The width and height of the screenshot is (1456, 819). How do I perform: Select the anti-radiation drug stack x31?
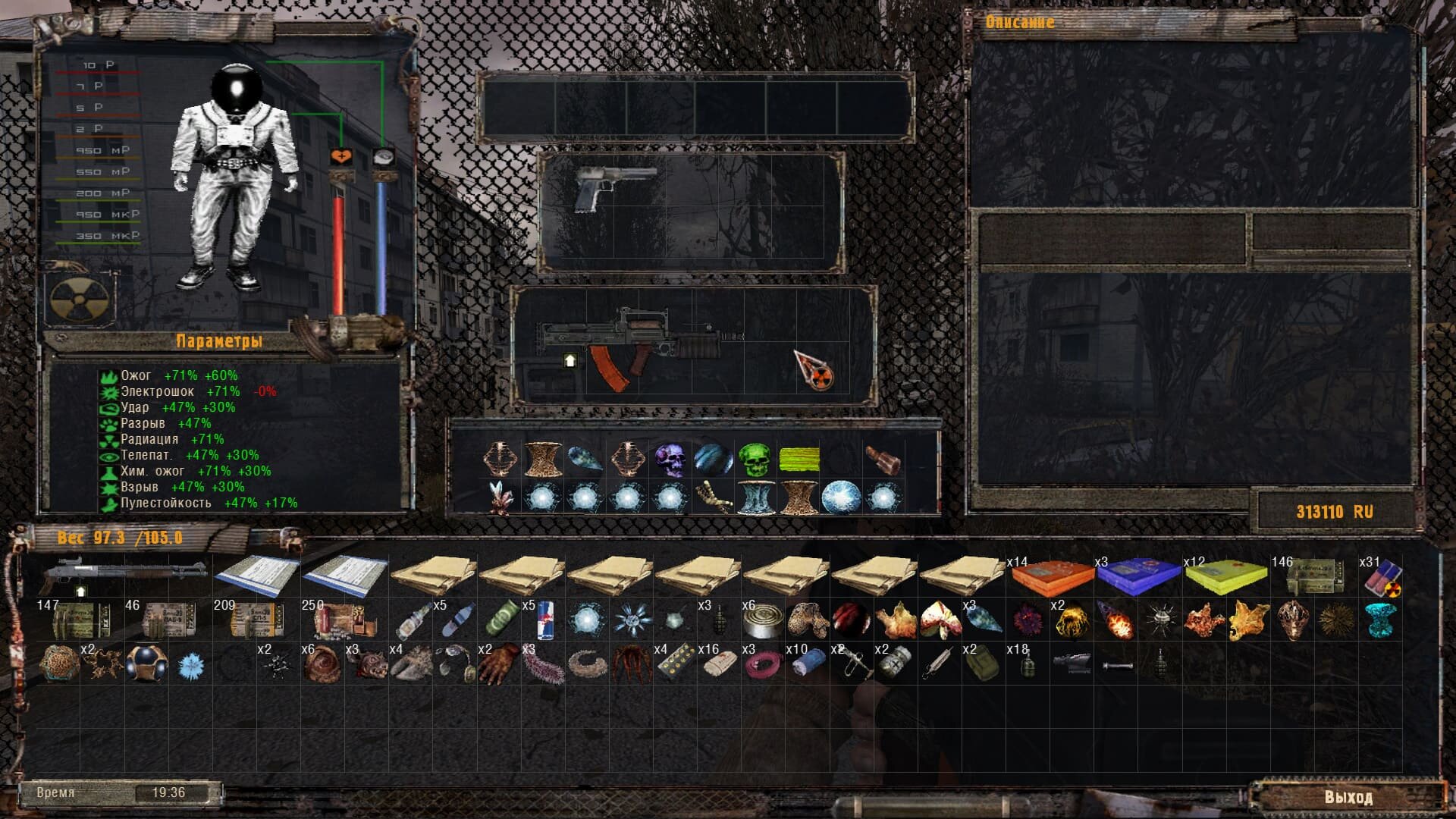click(x=1382, y=578)
